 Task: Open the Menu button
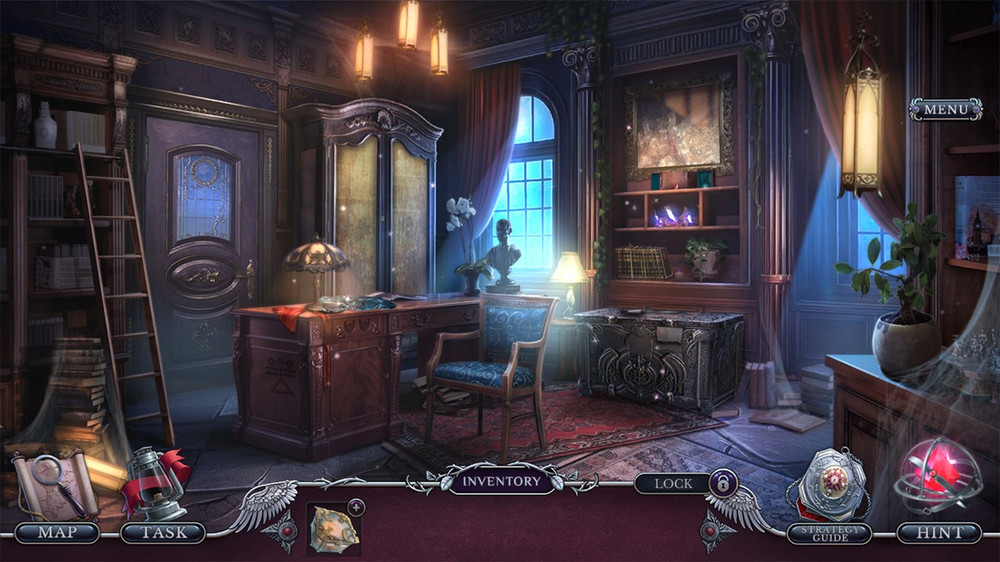coord(945,109)
